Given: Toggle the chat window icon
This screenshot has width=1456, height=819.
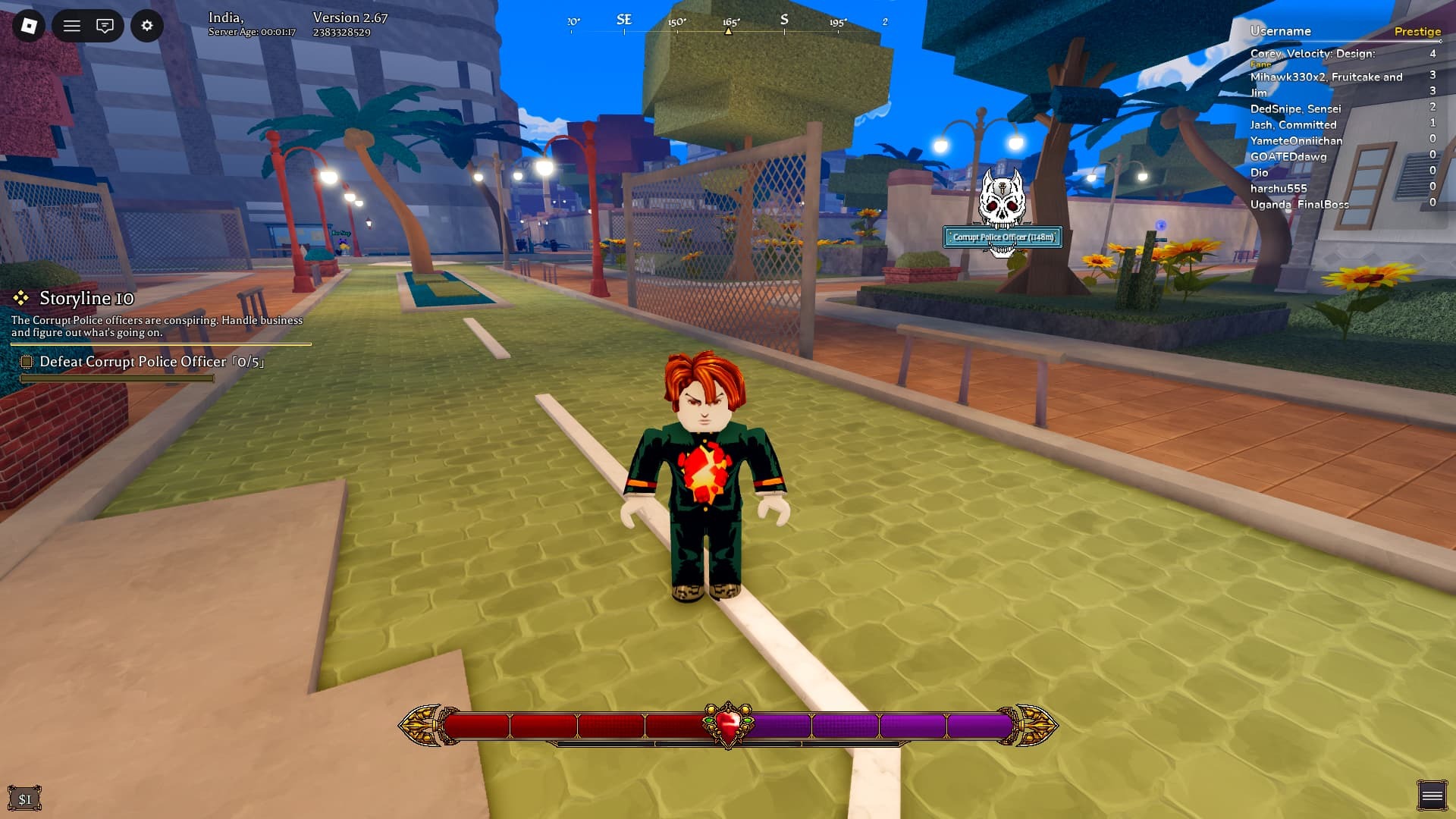Looking at the screenshot, I should tap(105, 26).
